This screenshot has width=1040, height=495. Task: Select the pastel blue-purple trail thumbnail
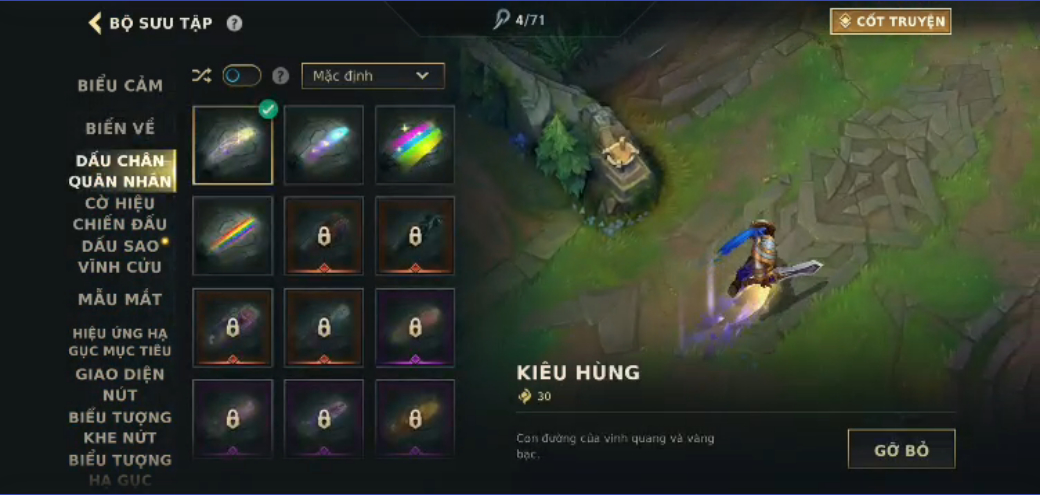324,145
